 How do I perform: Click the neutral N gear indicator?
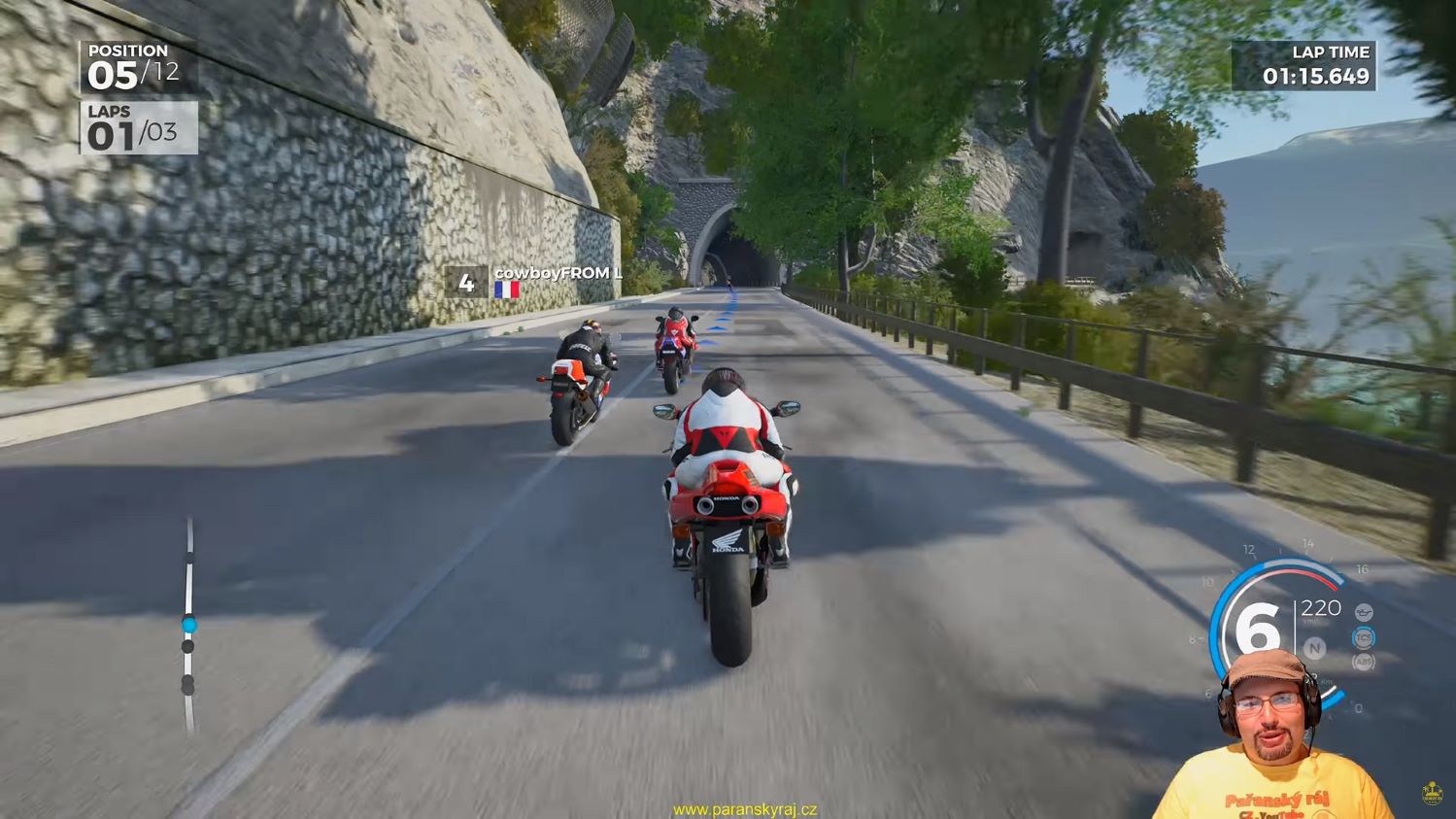click(x=1315, y=648)
